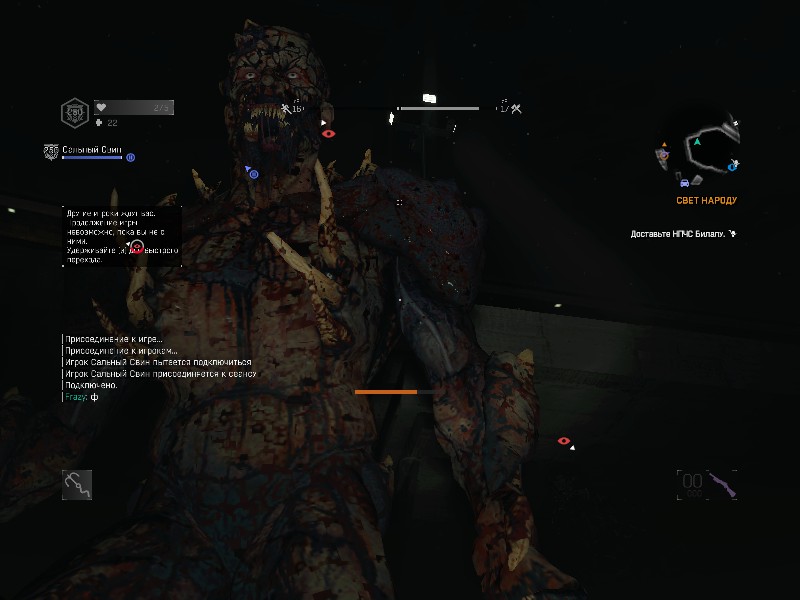Click the player rank shield badge
This screenshot has width=800, height=600.
[x=74, y=110]
